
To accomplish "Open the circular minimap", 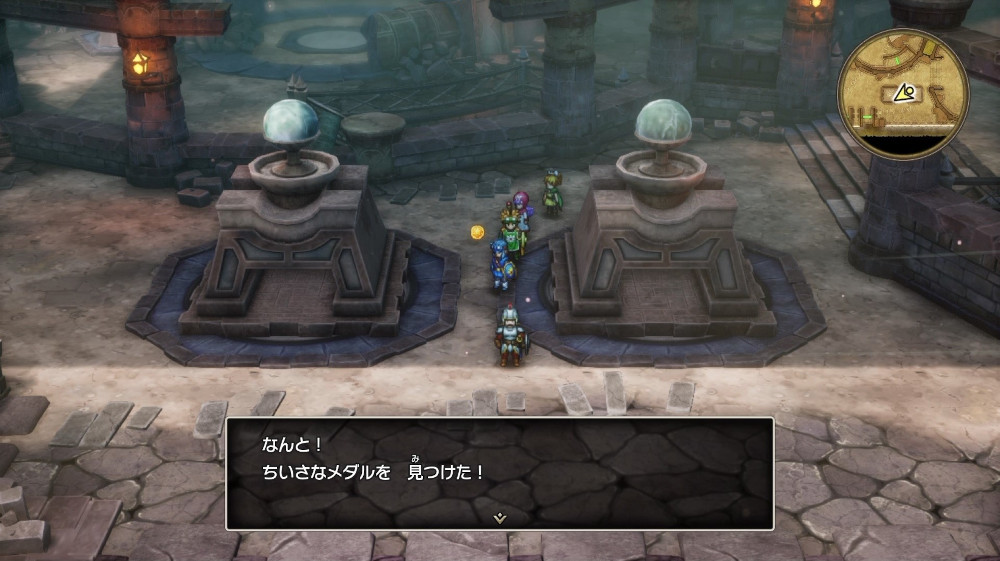I will (x=902, y=92).
